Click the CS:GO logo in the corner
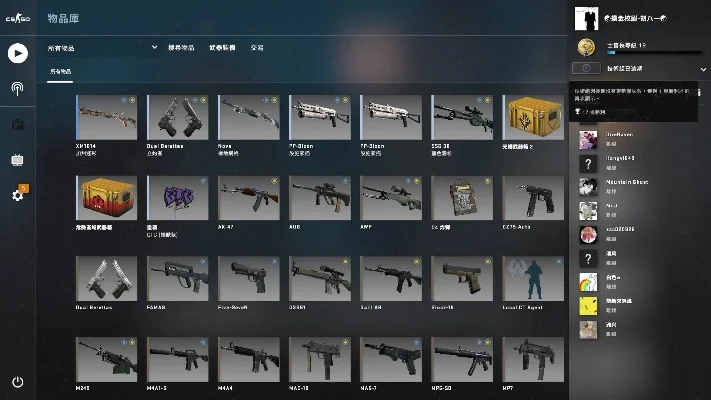 (17, 17)
